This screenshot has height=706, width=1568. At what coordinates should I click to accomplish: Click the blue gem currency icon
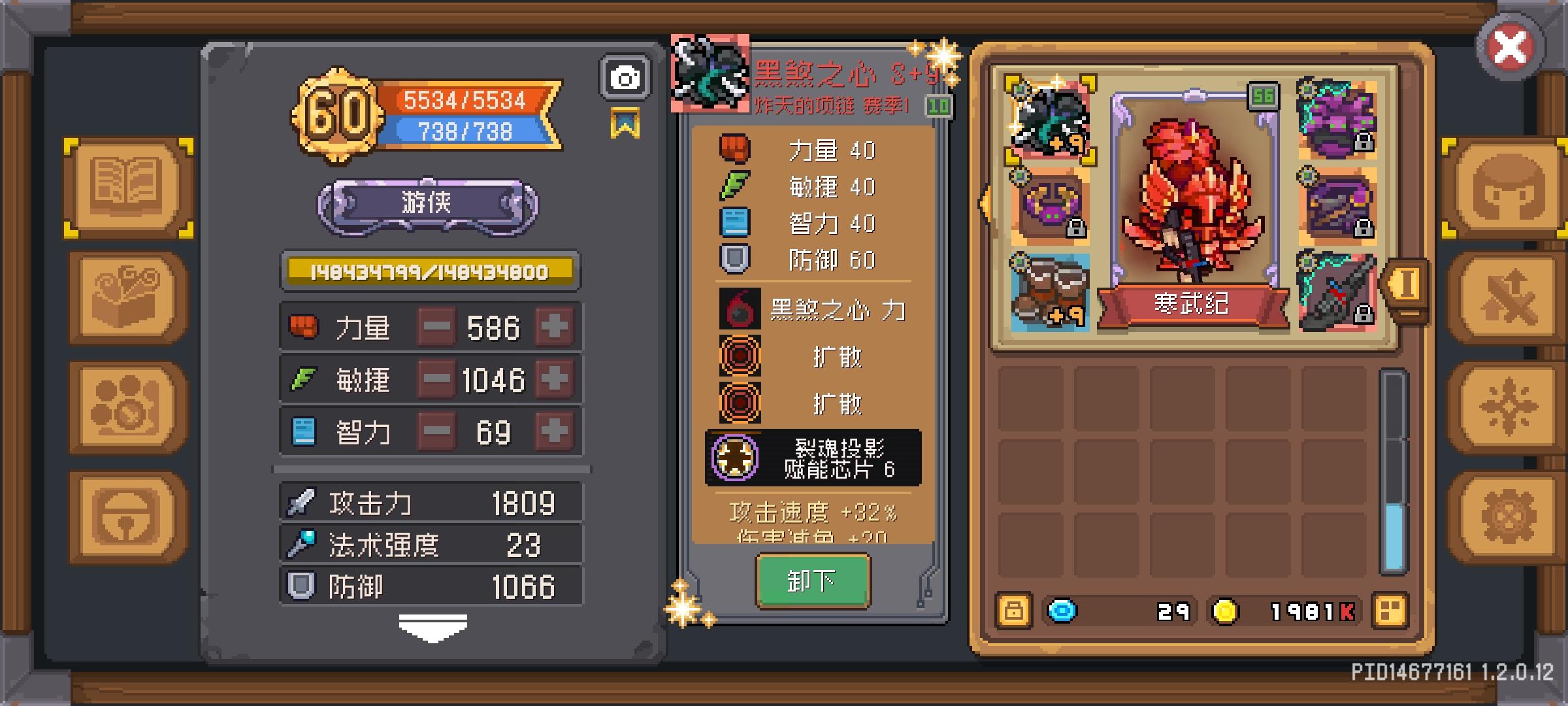pyautogui.click(x=1062, y=611)
